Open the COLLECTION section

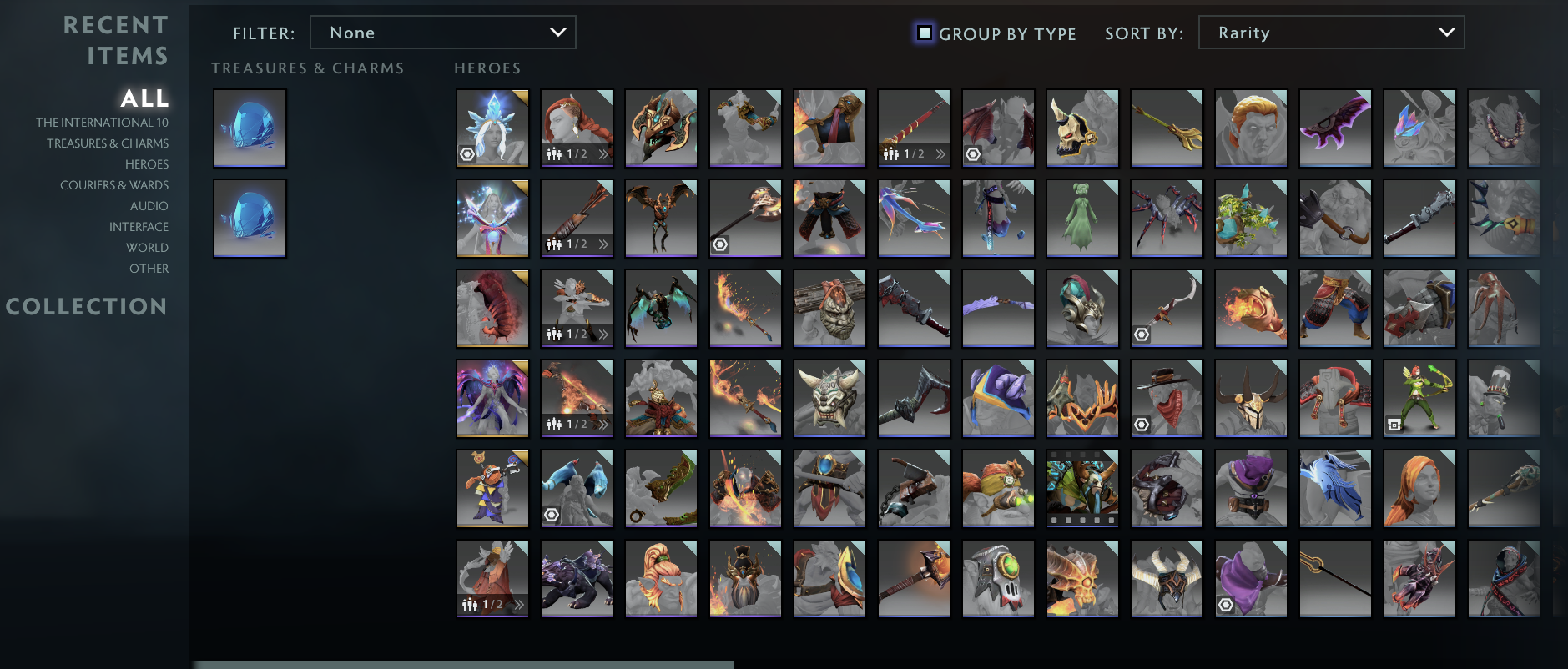click(x=87, y=307)
